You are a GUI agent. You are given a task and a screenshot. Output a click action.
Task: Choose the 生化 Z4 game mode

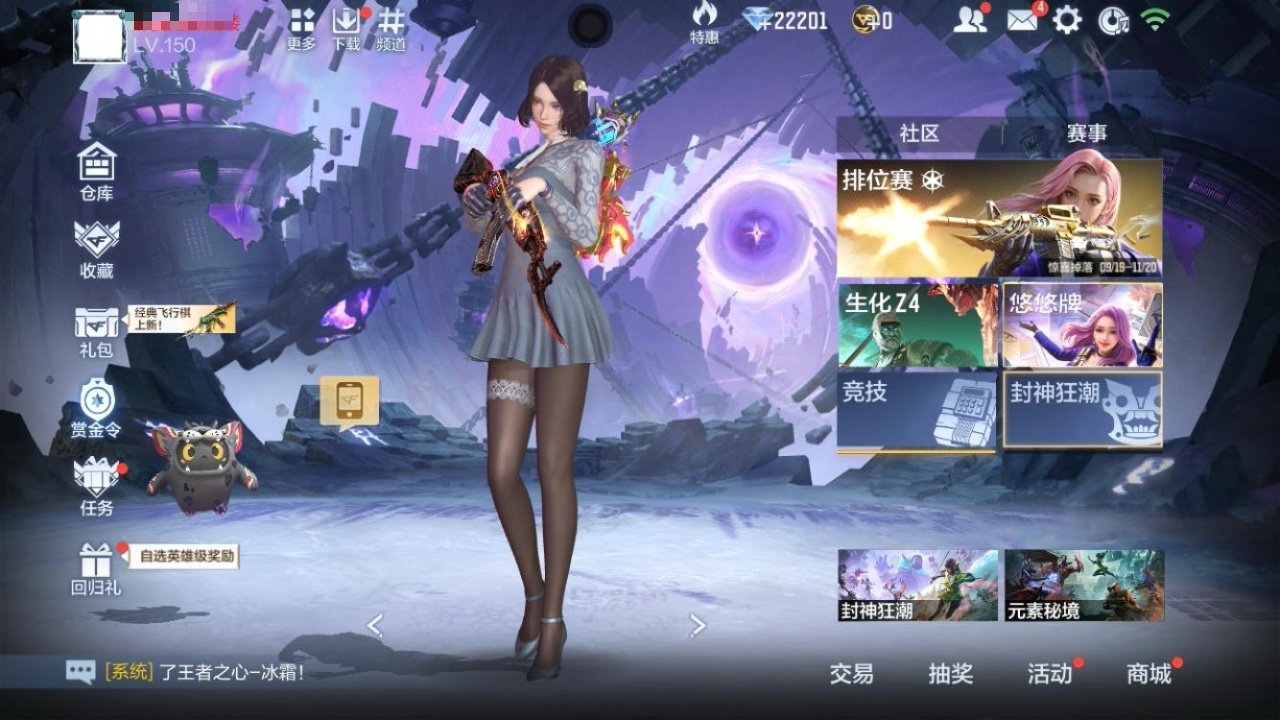pyautogui.click(x=918, y=325)
